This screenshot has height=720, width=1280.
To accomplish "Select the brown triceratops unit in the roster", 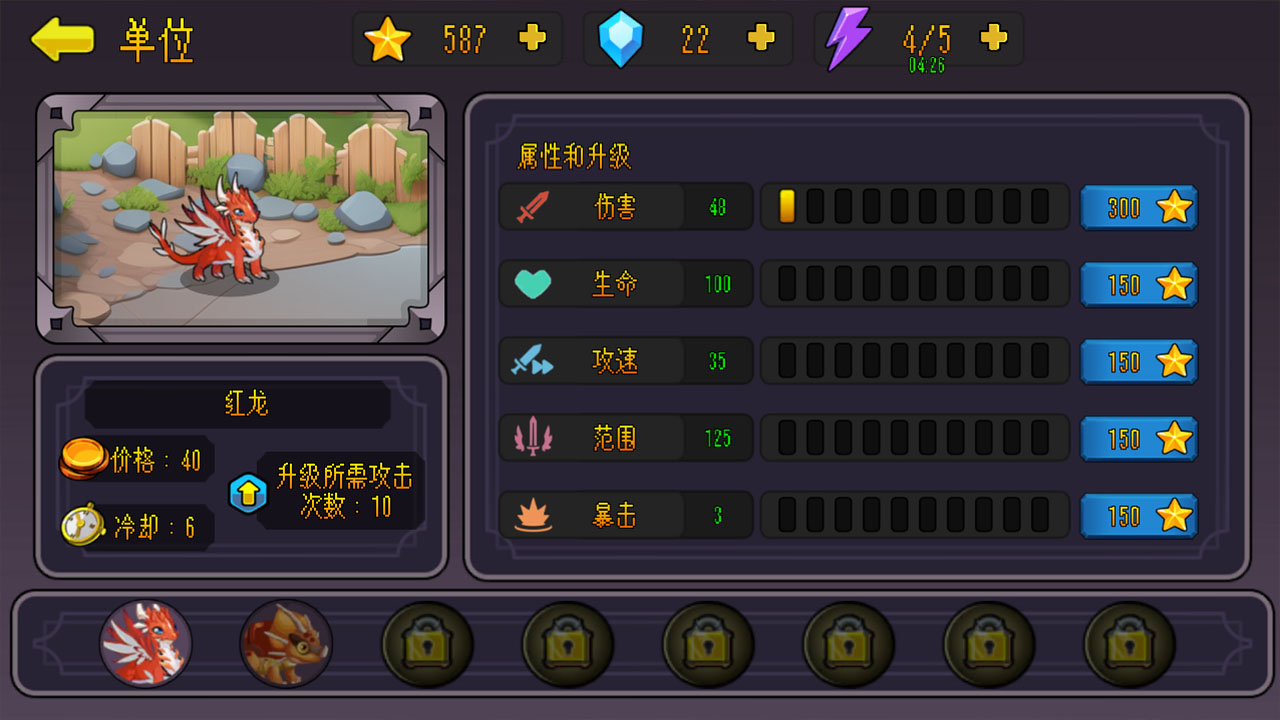I will (286, 643).
